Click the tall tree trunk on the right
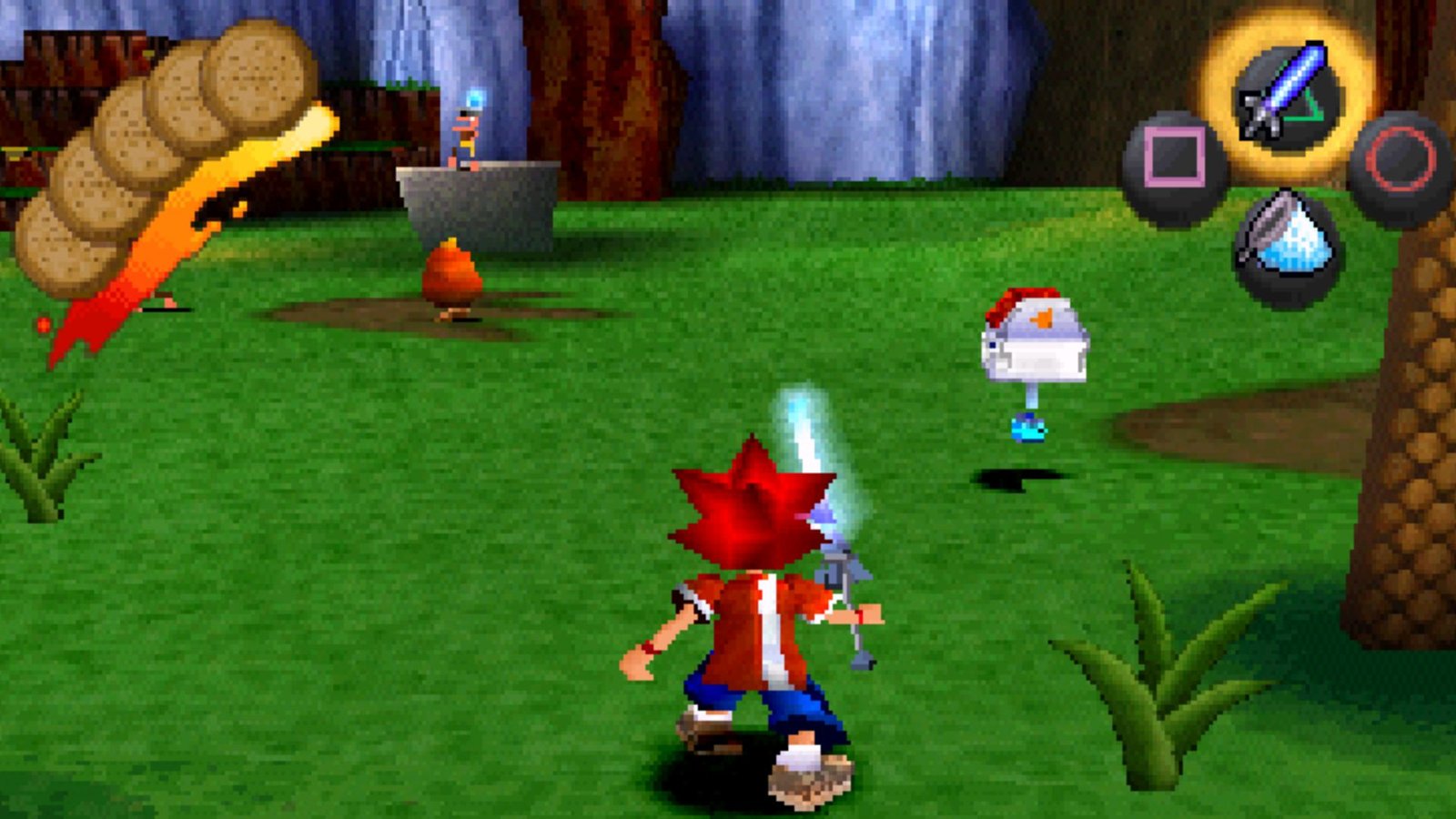 [x=1415, y=409]
